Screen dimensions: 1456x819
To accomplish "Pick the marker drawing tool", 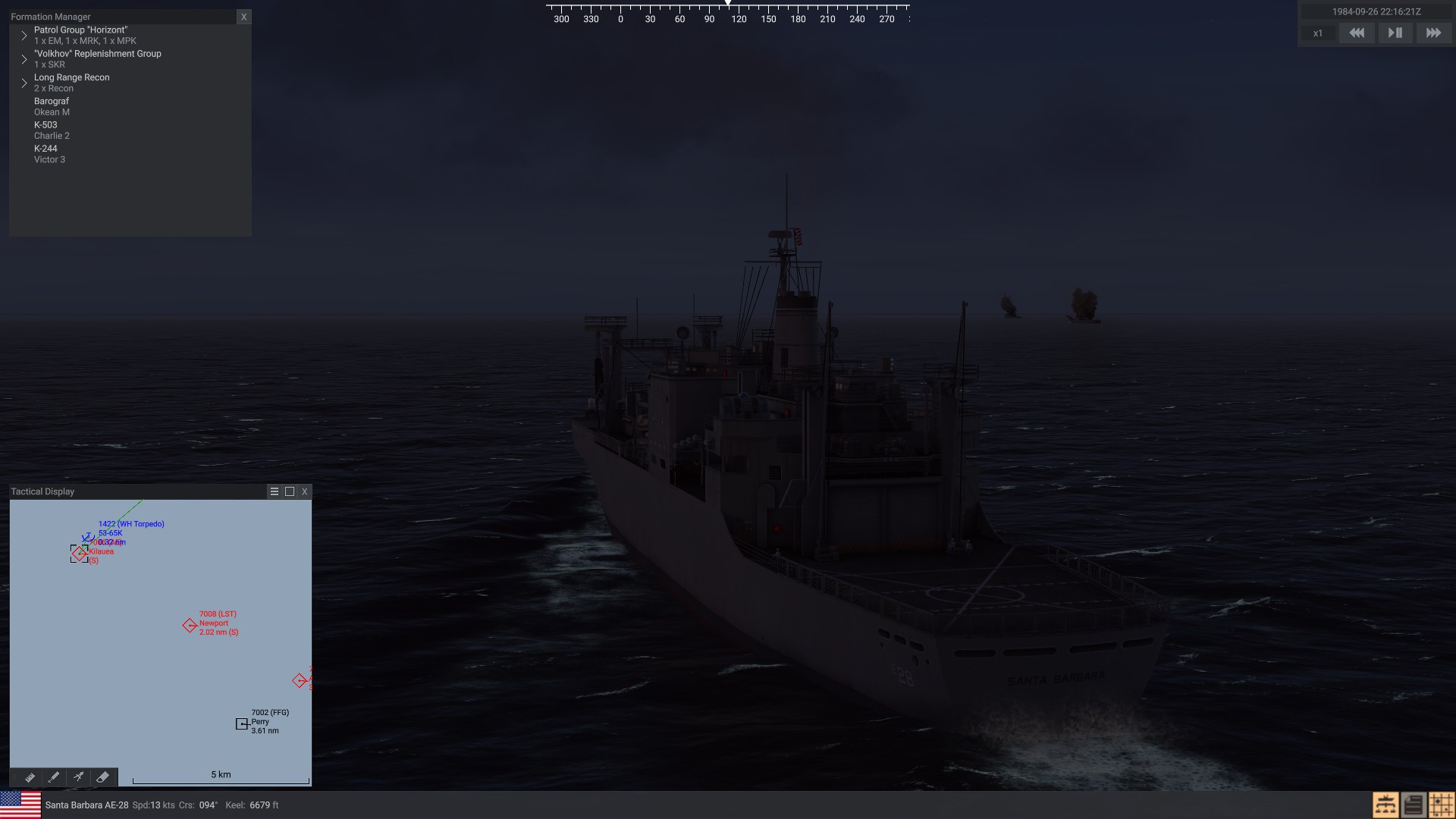I will click(54, 777).
